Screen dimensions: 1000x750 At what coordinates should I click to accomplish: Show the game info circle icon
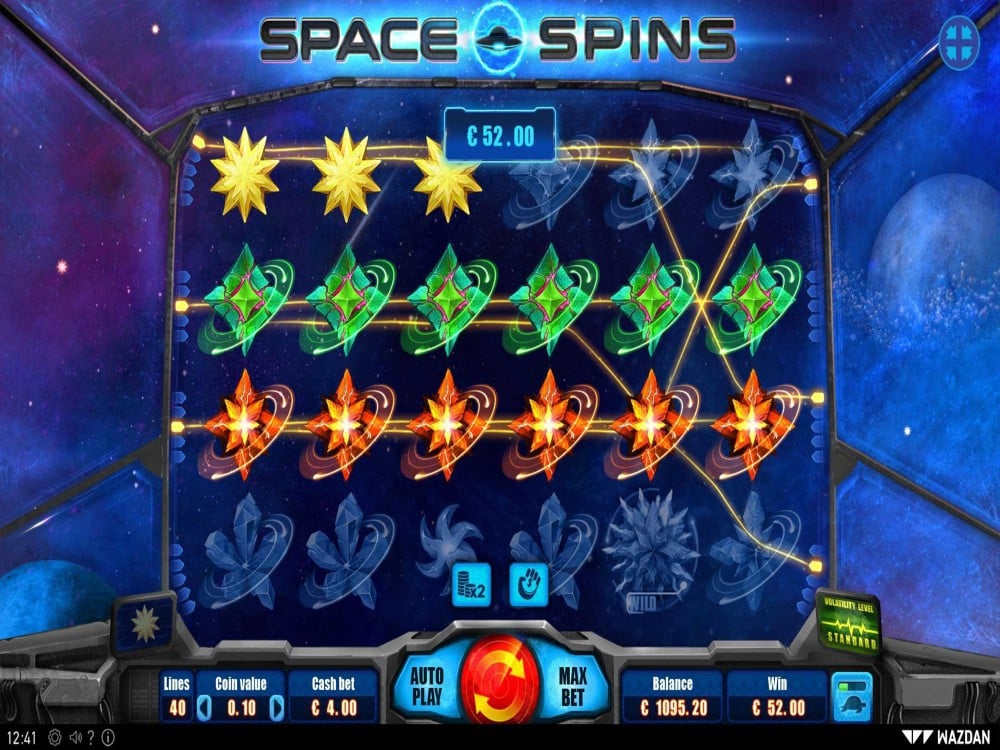pyautogui.click(x=107, y=739)
